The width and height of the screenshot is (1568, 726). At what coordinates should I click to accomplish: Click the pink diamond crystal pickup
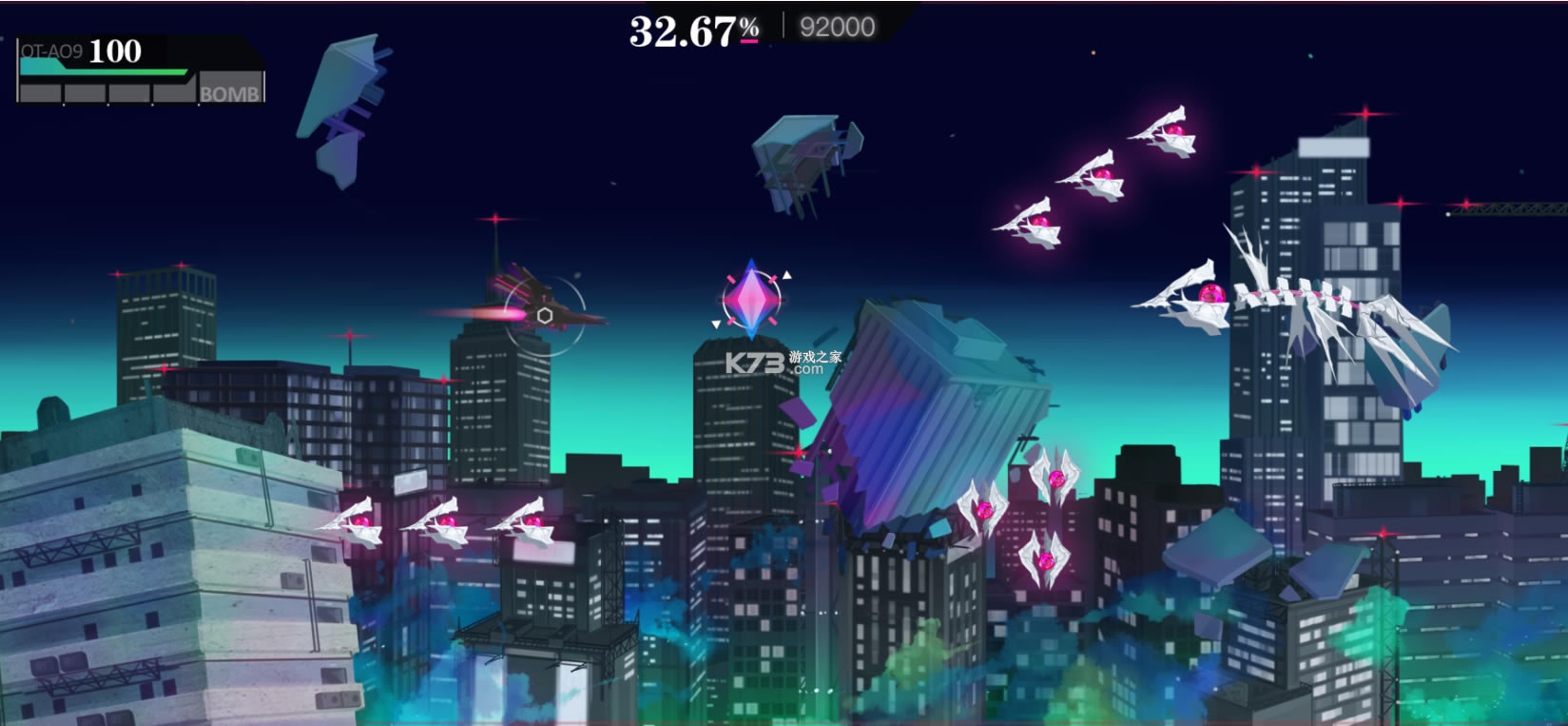pos(751,300)
